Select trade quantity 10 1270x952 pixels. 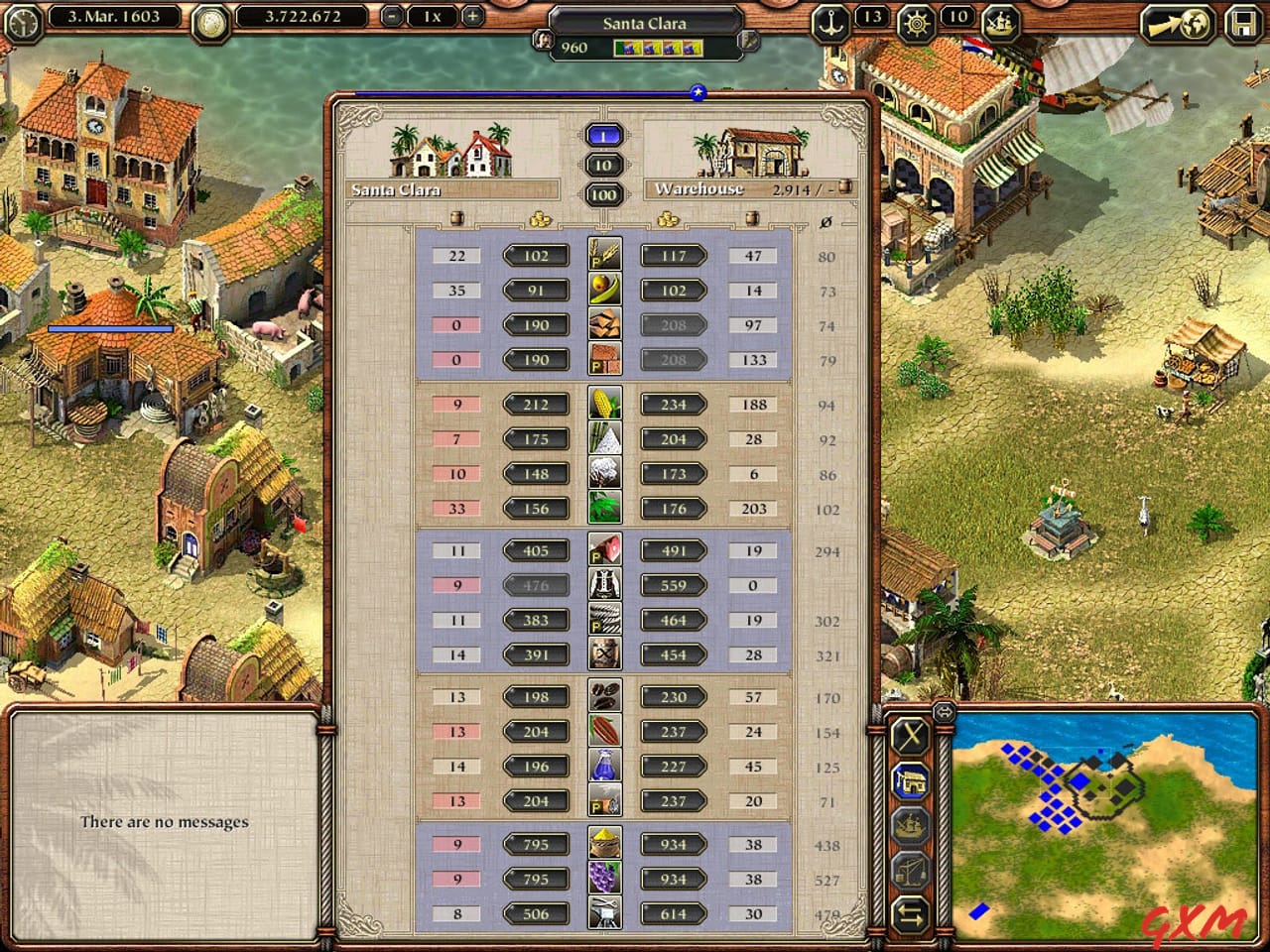(x=604, y=165)
